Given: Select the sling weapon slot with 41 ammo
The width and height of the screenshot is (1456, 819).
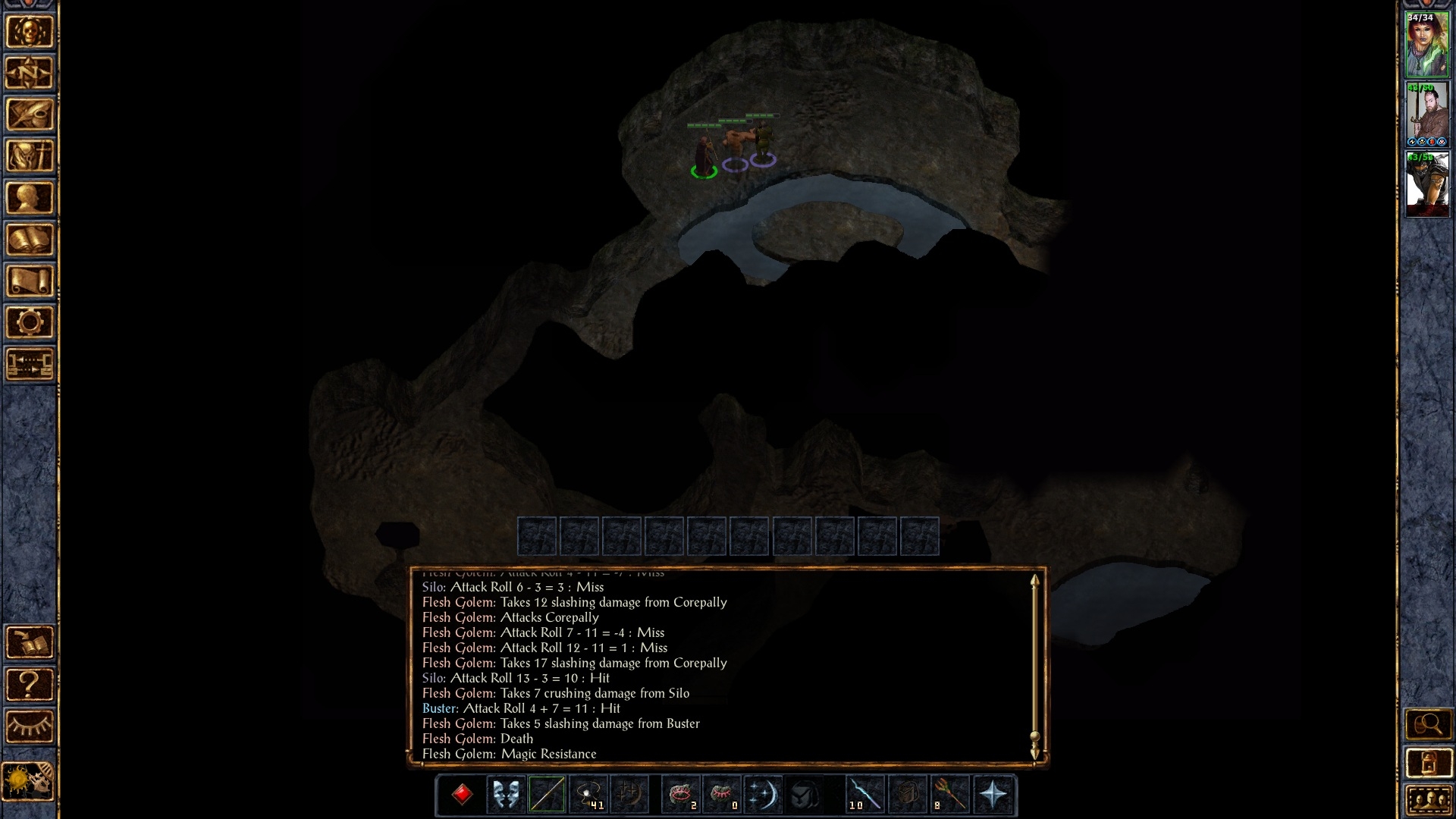Looking at the screenshot, I should (x=588, y=795).
